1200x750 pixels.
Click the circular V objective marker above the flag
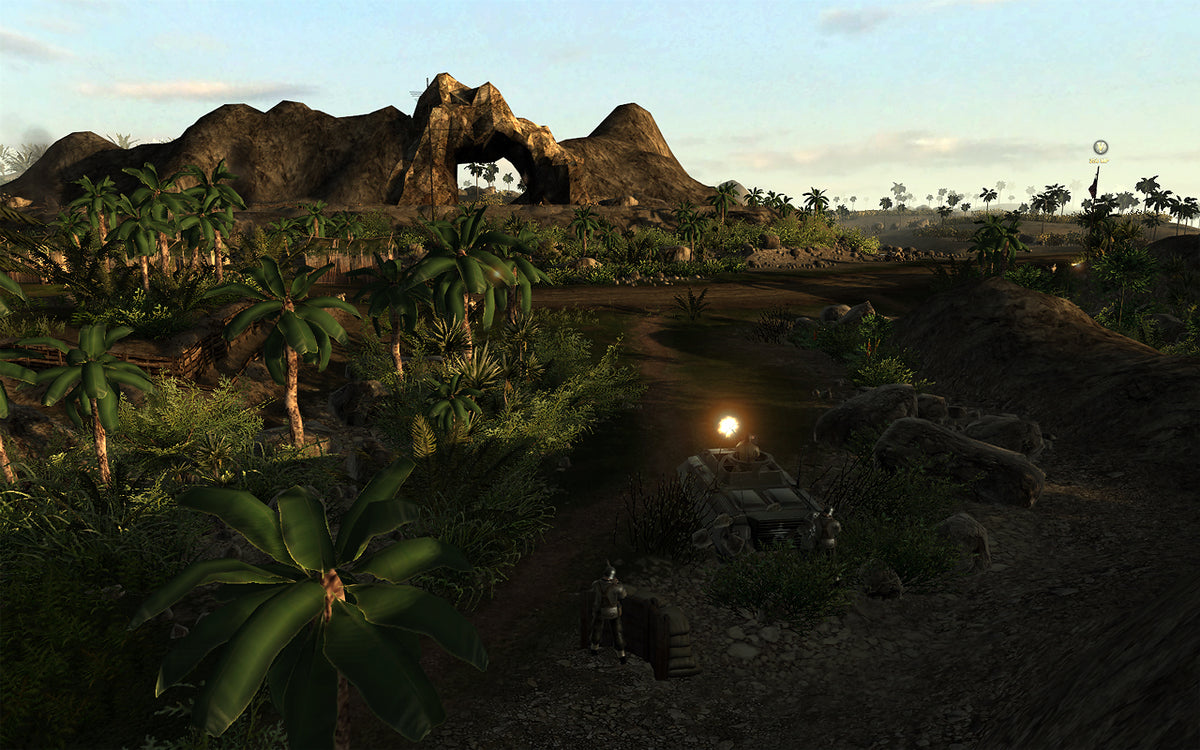coord(1100,147)
